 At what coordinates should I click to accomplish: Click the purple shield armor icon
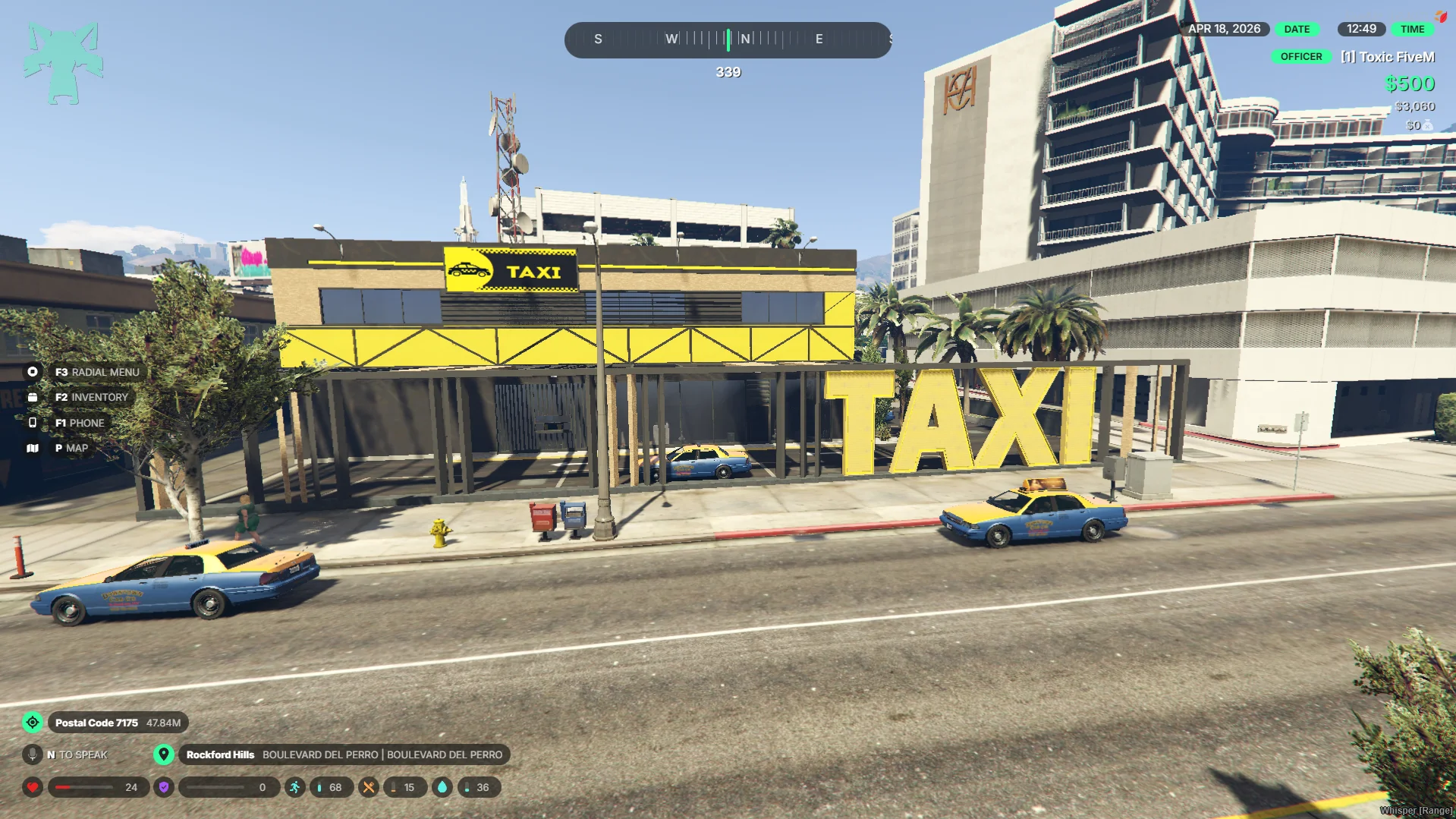click(x=164, y=787)
